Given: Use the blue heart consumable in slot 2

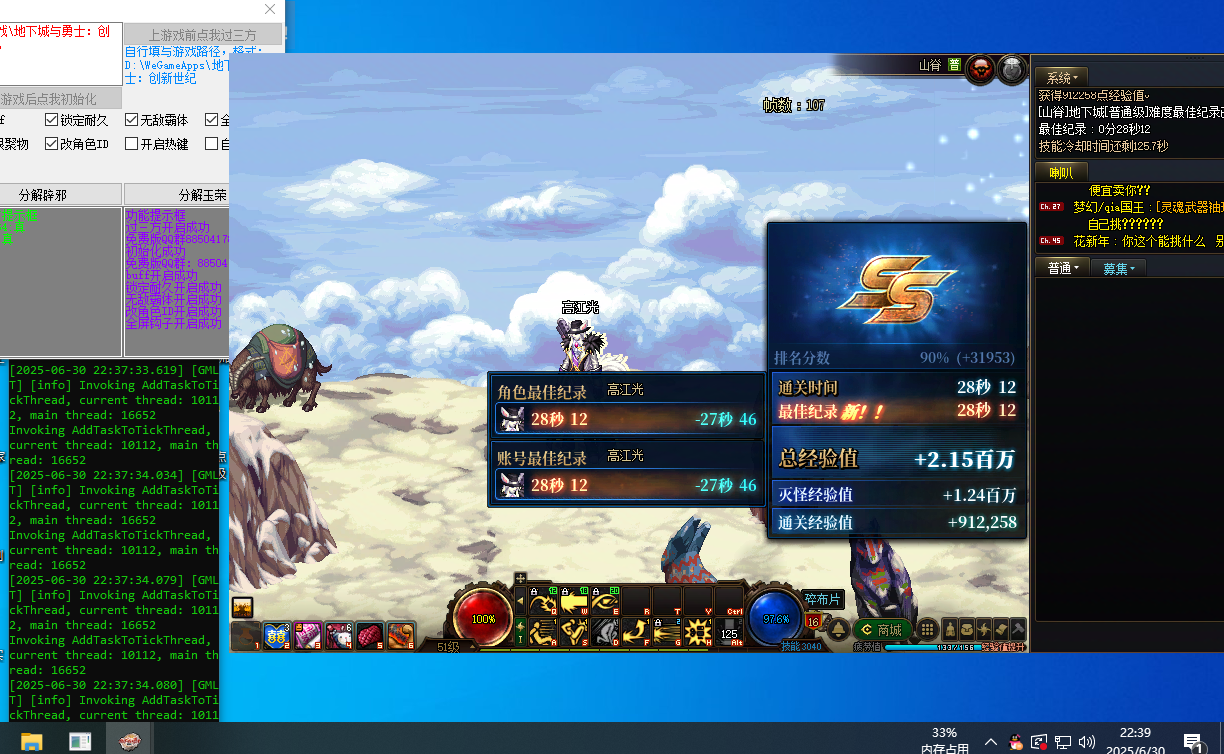Looking at the screenshot, I should pyautogui.click(x=276, y=635).
